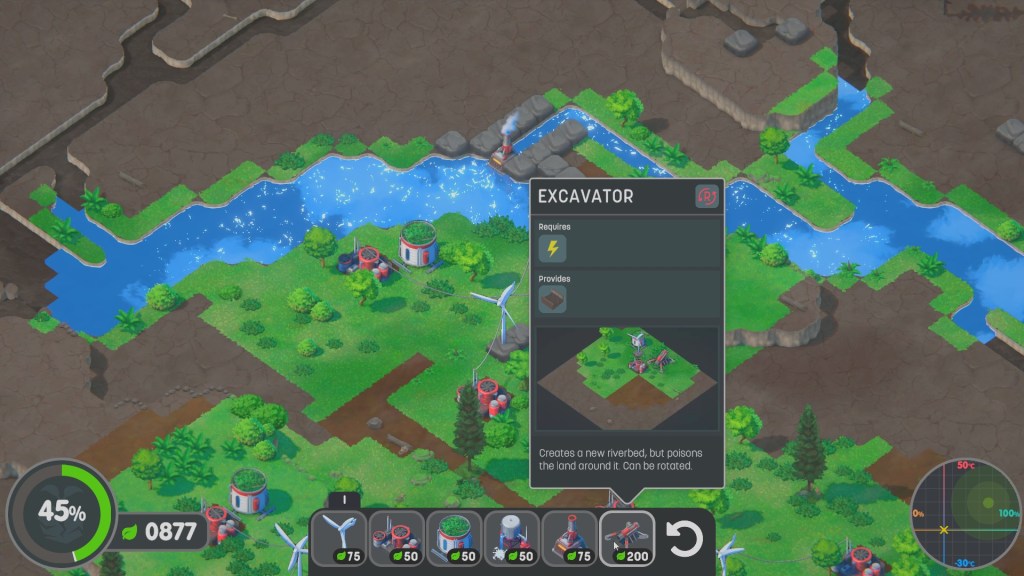Click the undo arrow button
Screen dimensions: 1024x576
tap(685, 539)
